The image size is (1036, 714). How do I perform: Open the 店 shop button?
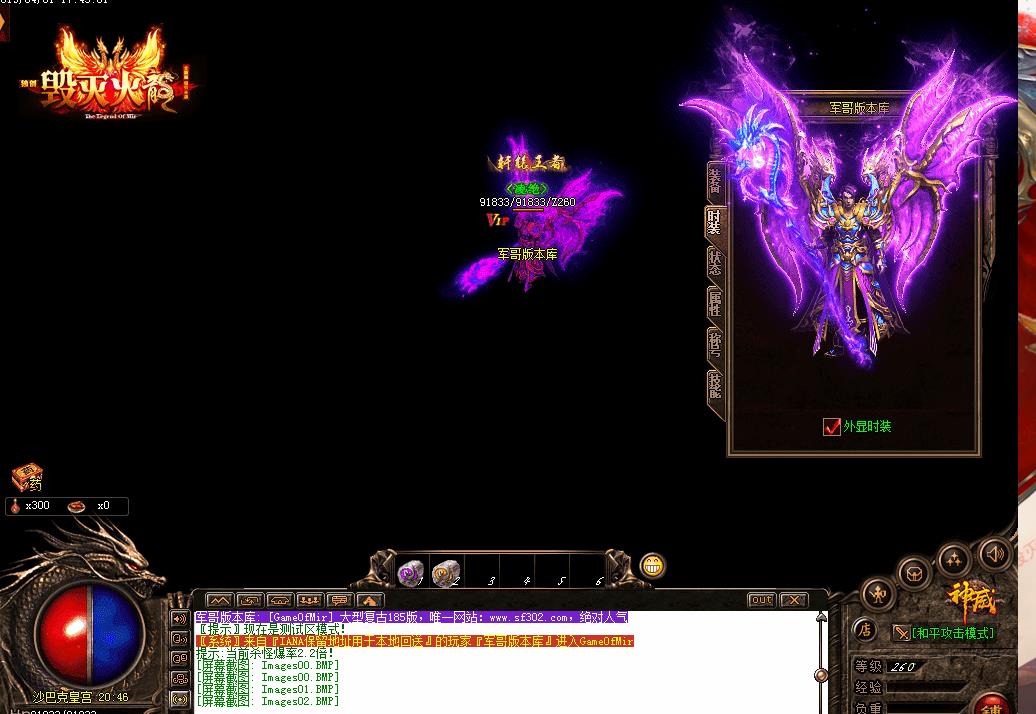(x=865, y=630)
